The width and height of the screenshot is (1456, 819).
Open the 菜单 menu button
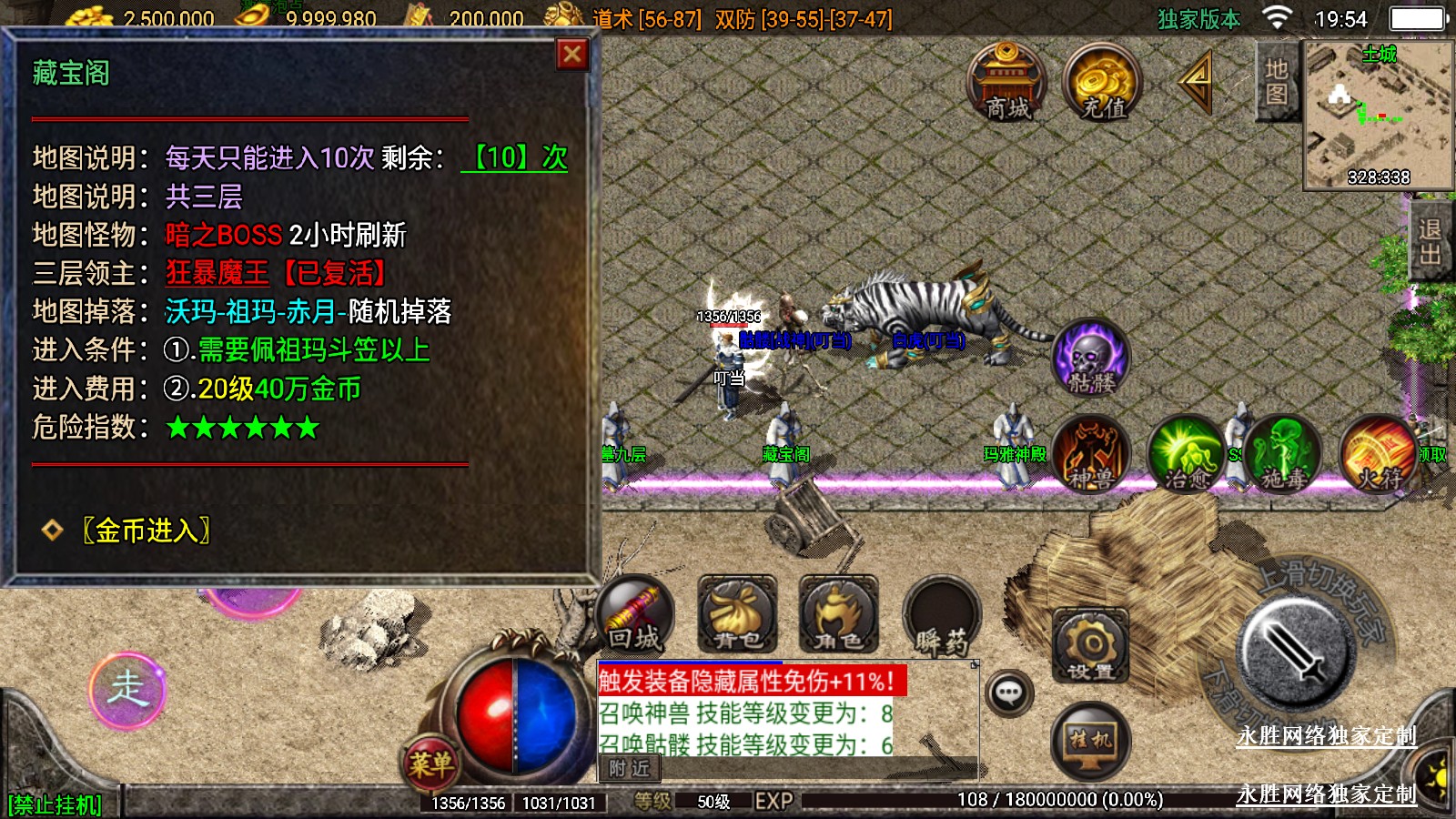(430, 763)
